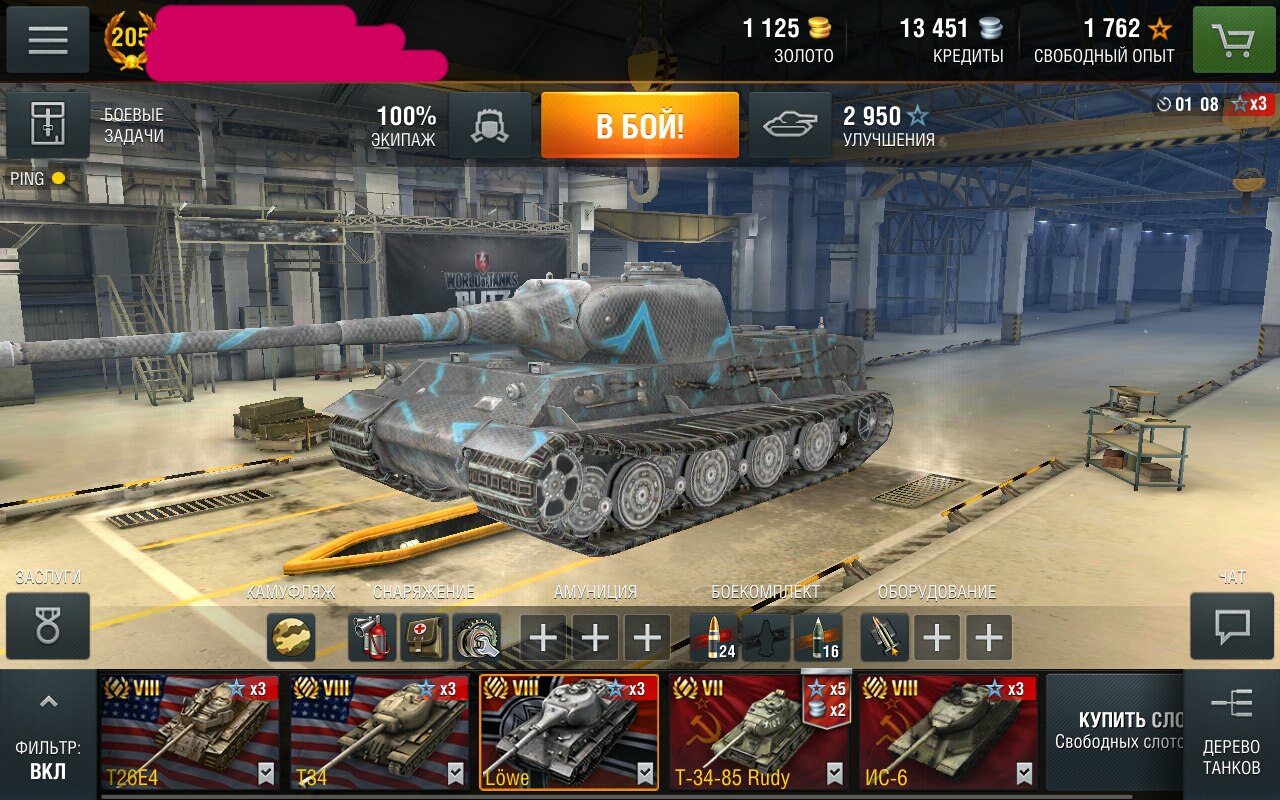The width and height of the screenshot is (1280, 800).
Task: Select the Löwe tank card
Action: coord(569,732)
